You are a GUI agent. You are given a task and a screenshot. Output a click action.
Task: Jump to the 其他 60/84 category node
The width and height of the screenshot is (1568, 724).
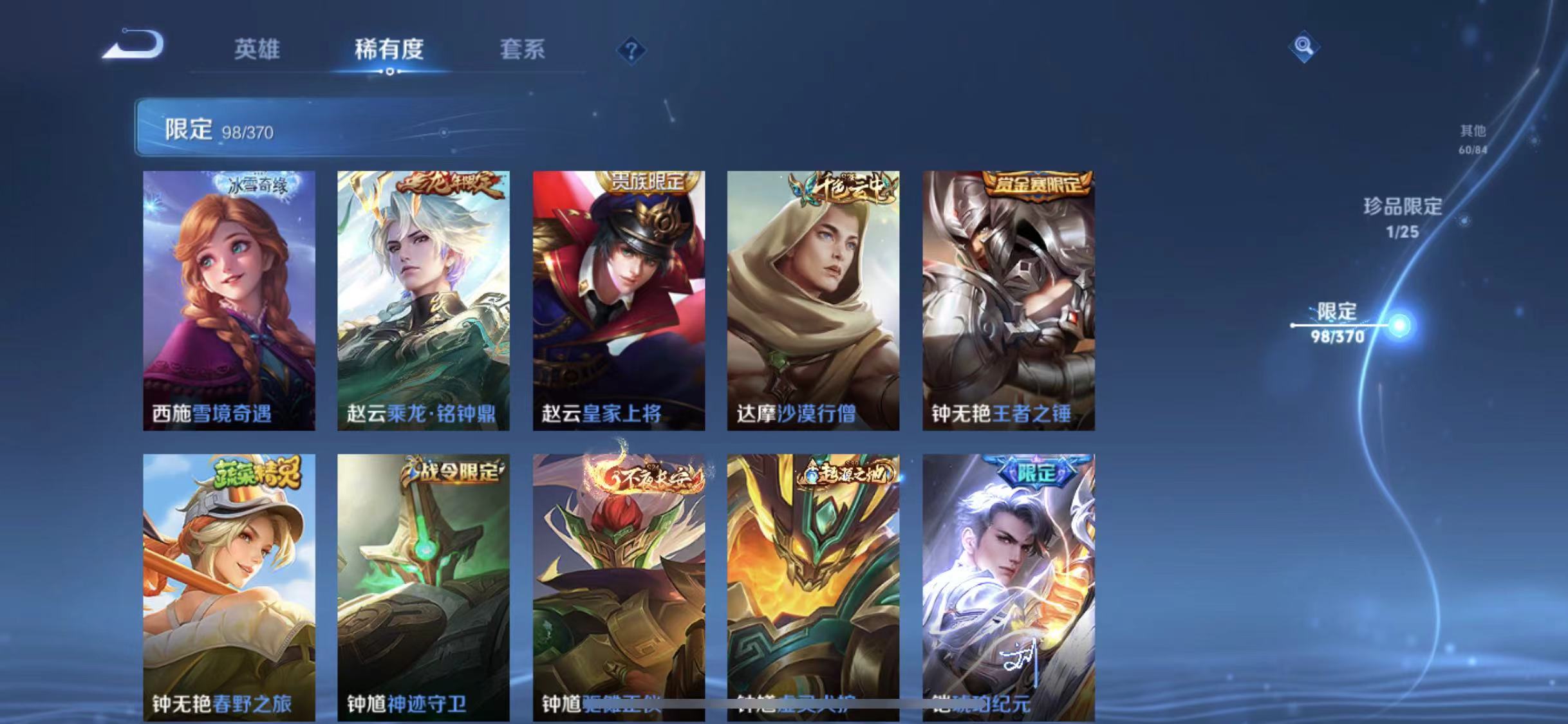click(x=1474, y=138)
